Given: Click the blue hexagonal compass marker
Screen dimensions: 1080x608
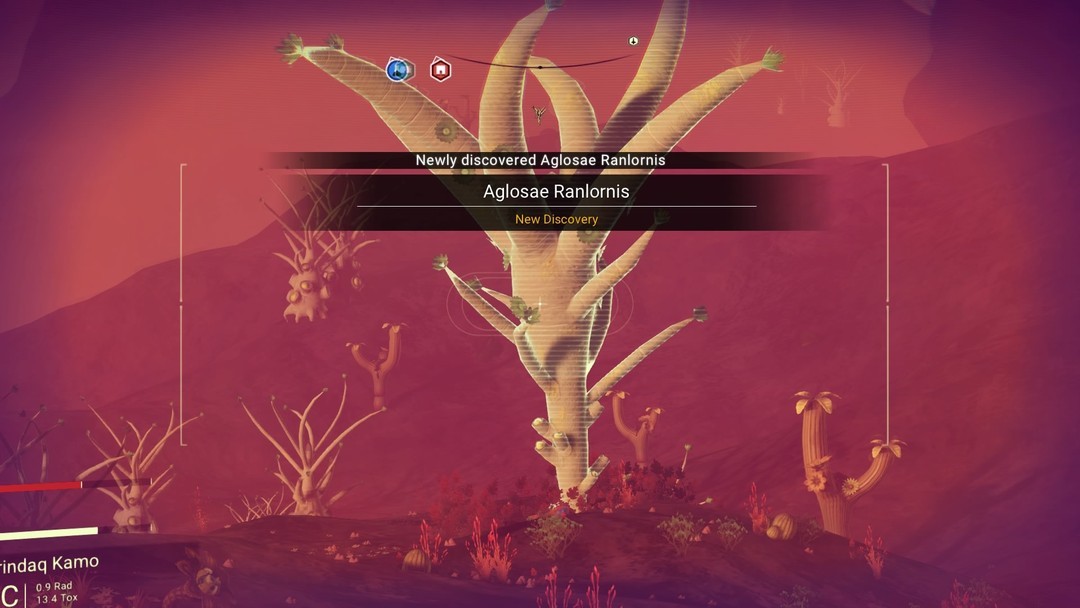Looking at the screenshot, I should 399,70.
